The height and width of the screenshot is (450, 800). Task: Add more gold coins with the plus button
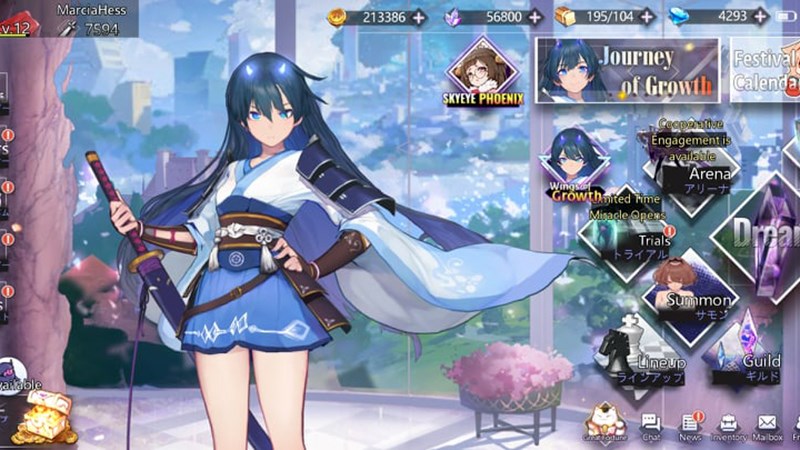point(417,17)
